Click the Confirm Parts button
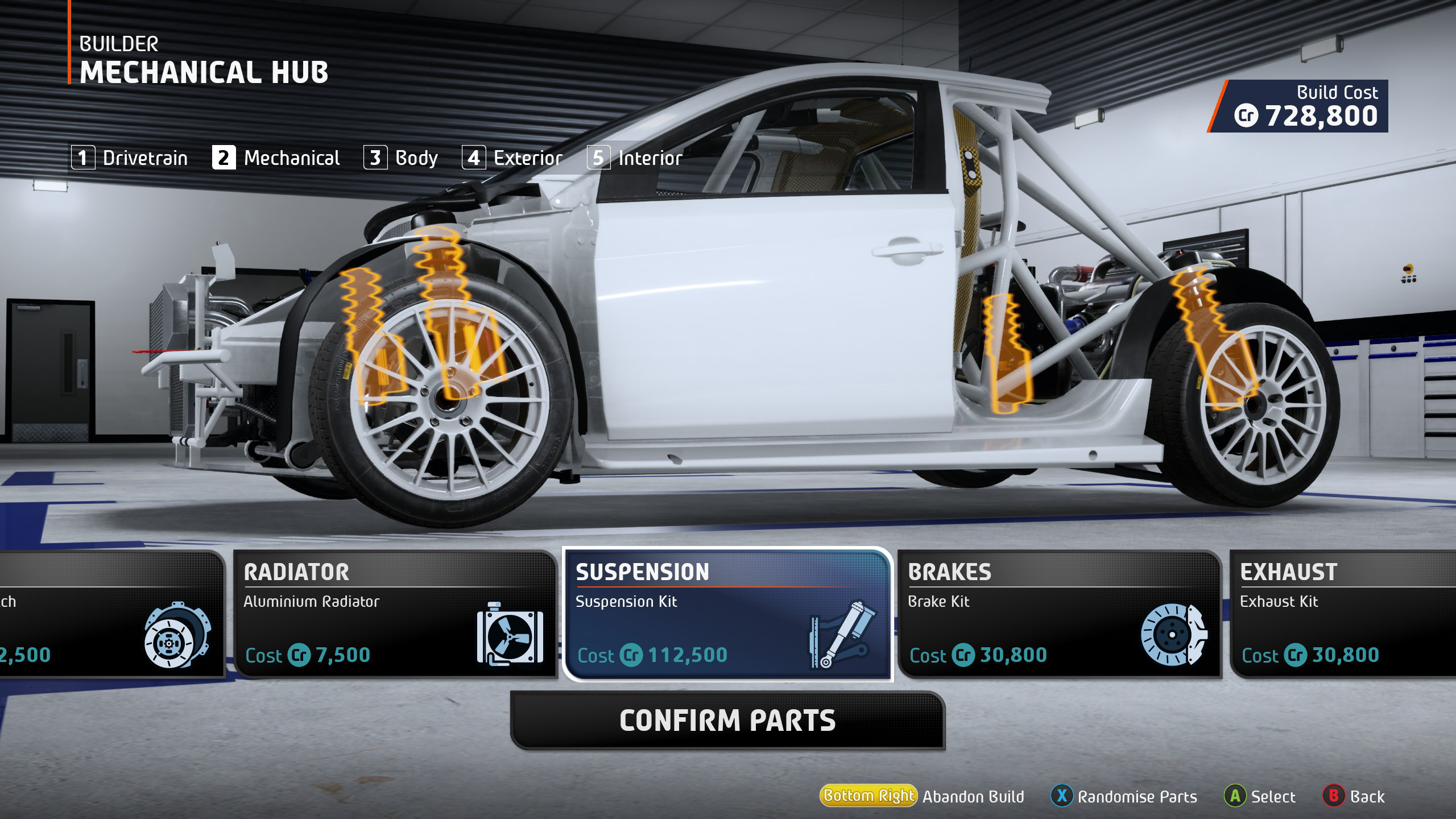The height and width of the screenshot is (819, 1456). (727, 721)
